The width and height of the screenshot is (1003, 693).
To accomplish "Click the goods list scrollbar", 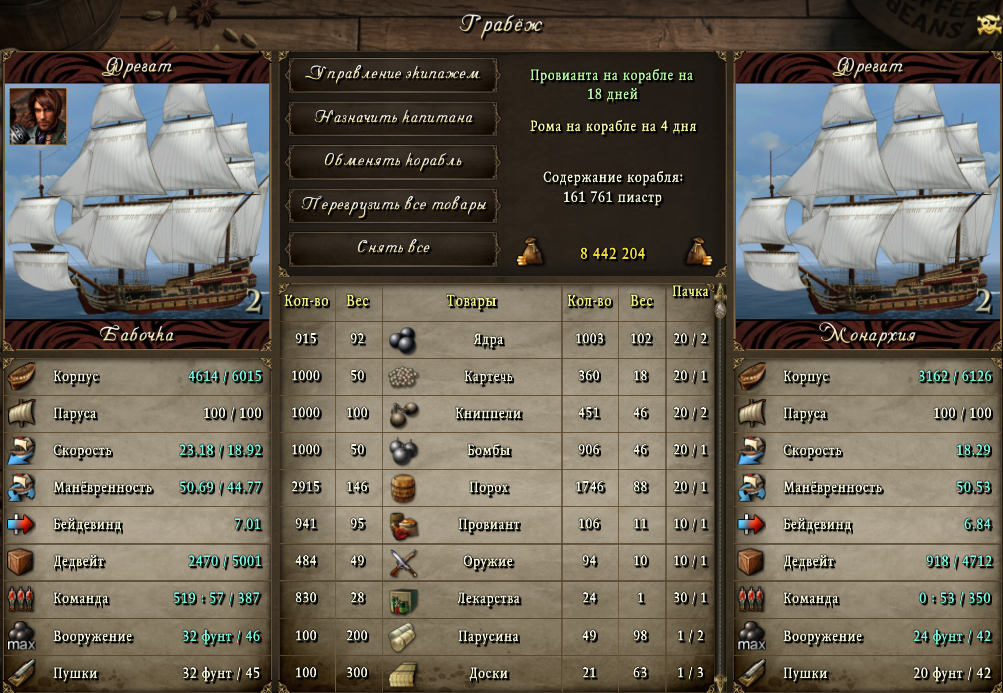I will tap(720, 480).
